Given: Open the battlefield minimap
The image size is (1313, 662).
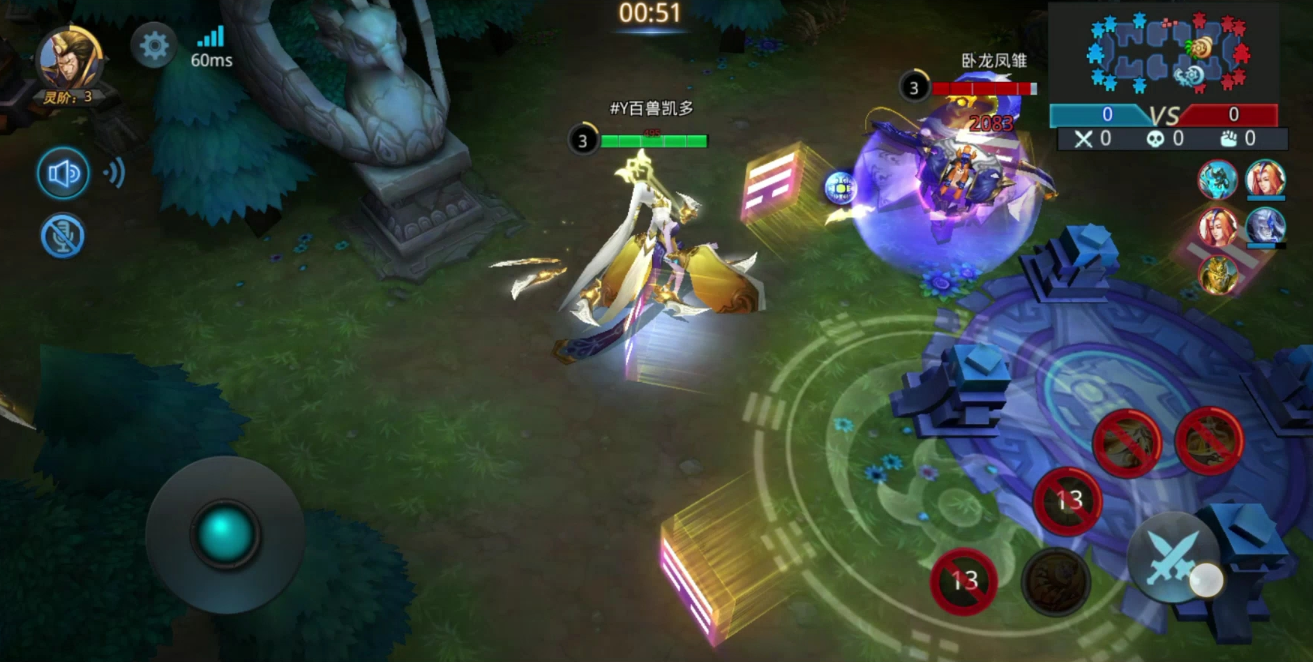Looking at the screenshot, I should [1163, 50].
